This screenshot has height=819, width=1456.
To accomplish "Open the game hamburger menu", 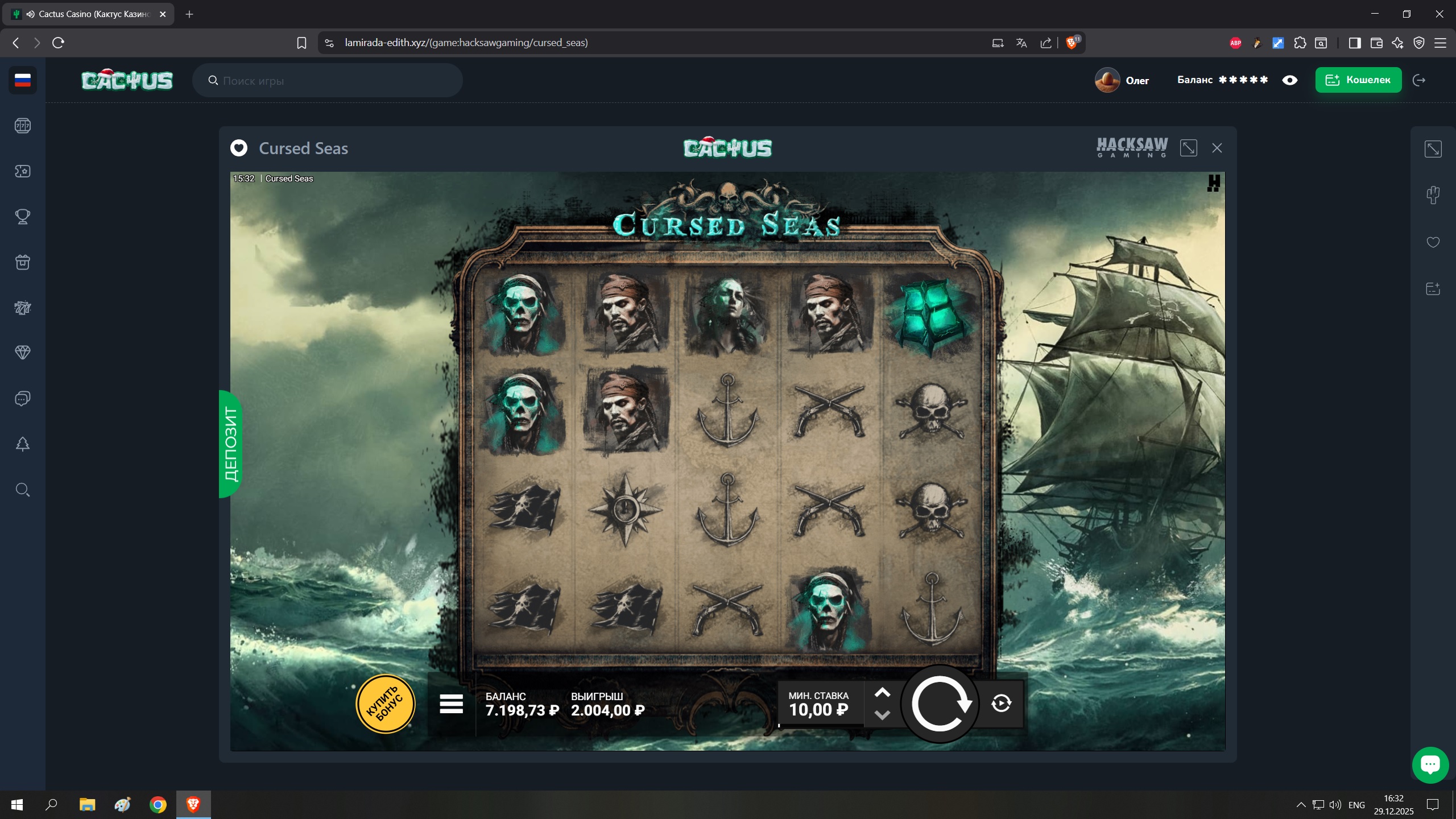I will coord(451,704).
